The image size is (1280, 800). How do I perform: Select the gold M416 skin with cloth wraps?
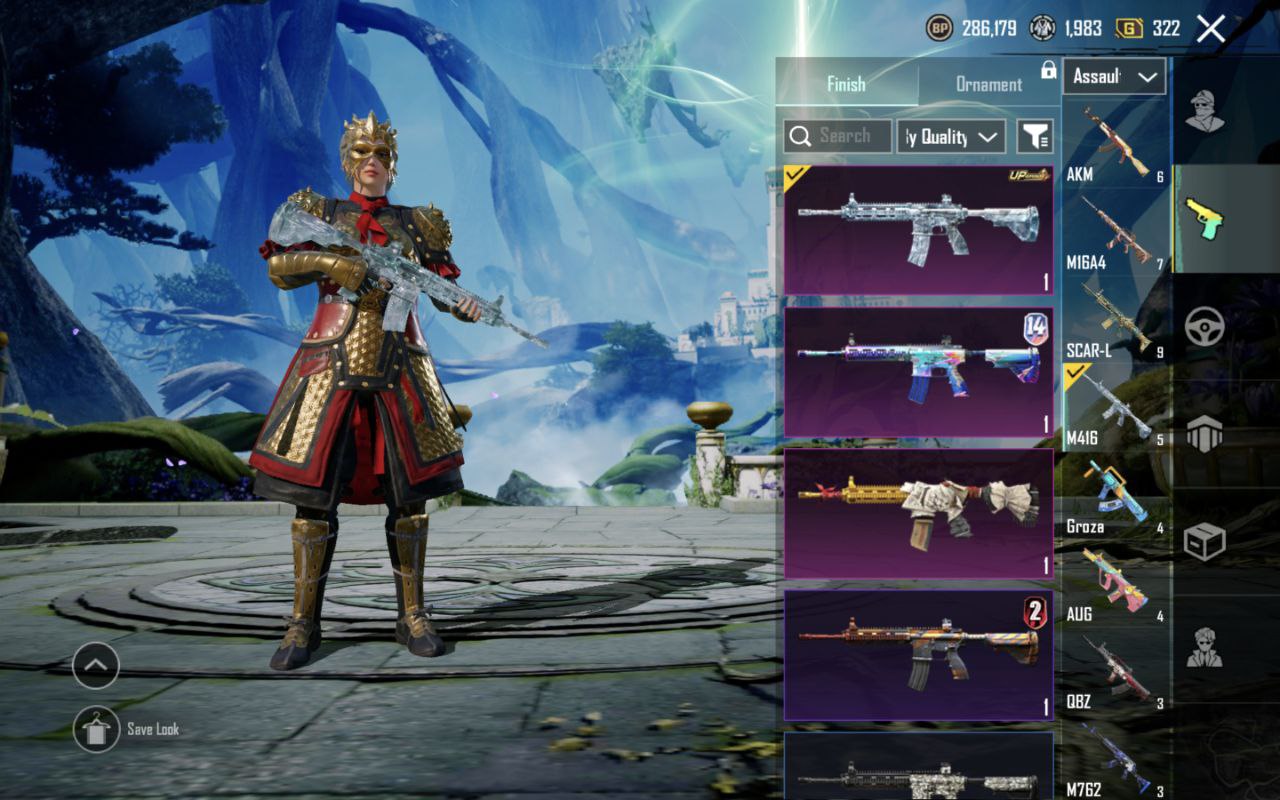918,514
